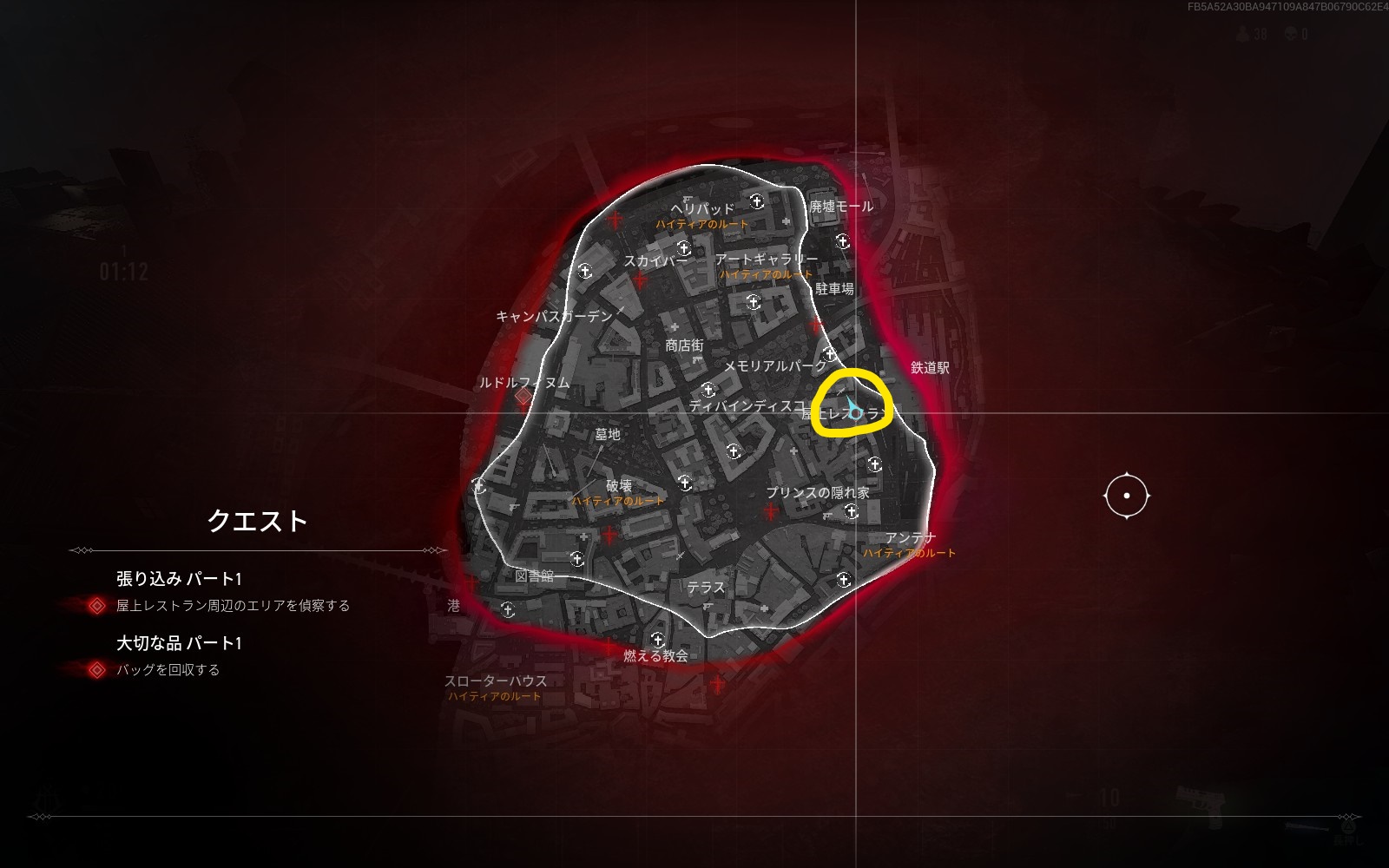
Task: Click the ディバインディスコ location label
Action: point(747,405)
